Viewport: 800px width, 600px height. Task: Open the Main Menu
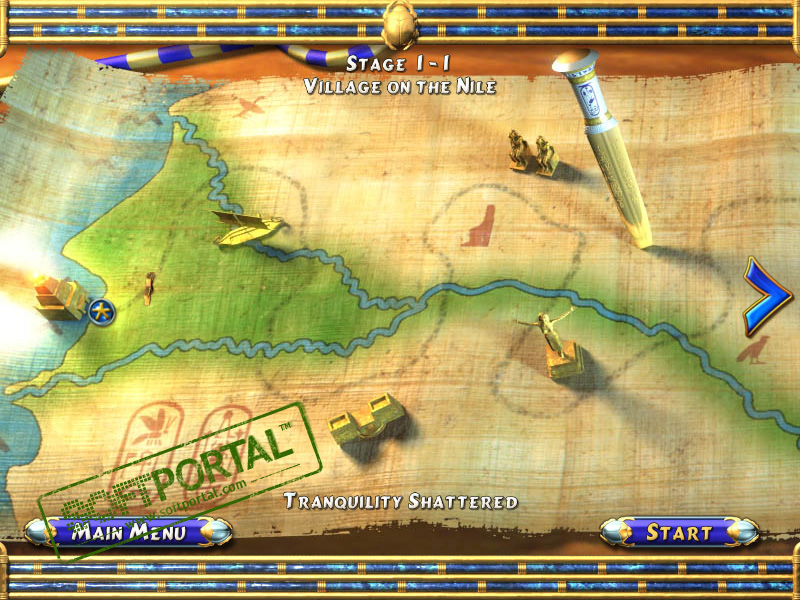click(x=129, y=531)
